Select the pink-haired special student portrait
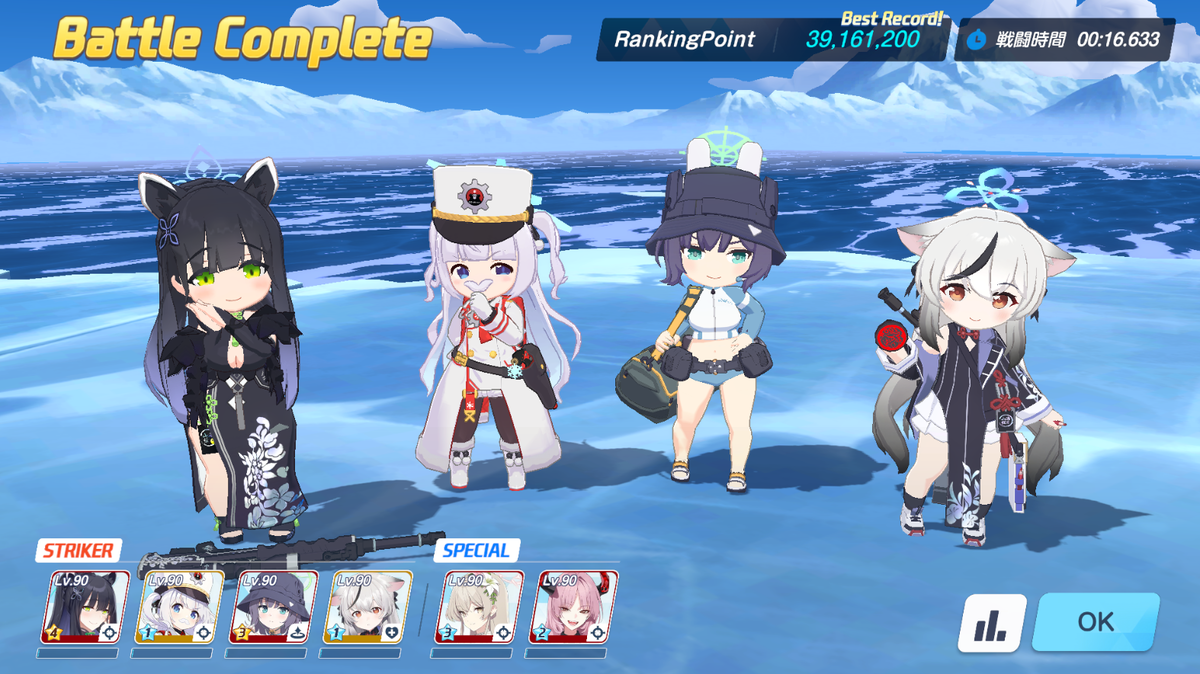The image size is (1200, 674). click(x=573, y=607)
